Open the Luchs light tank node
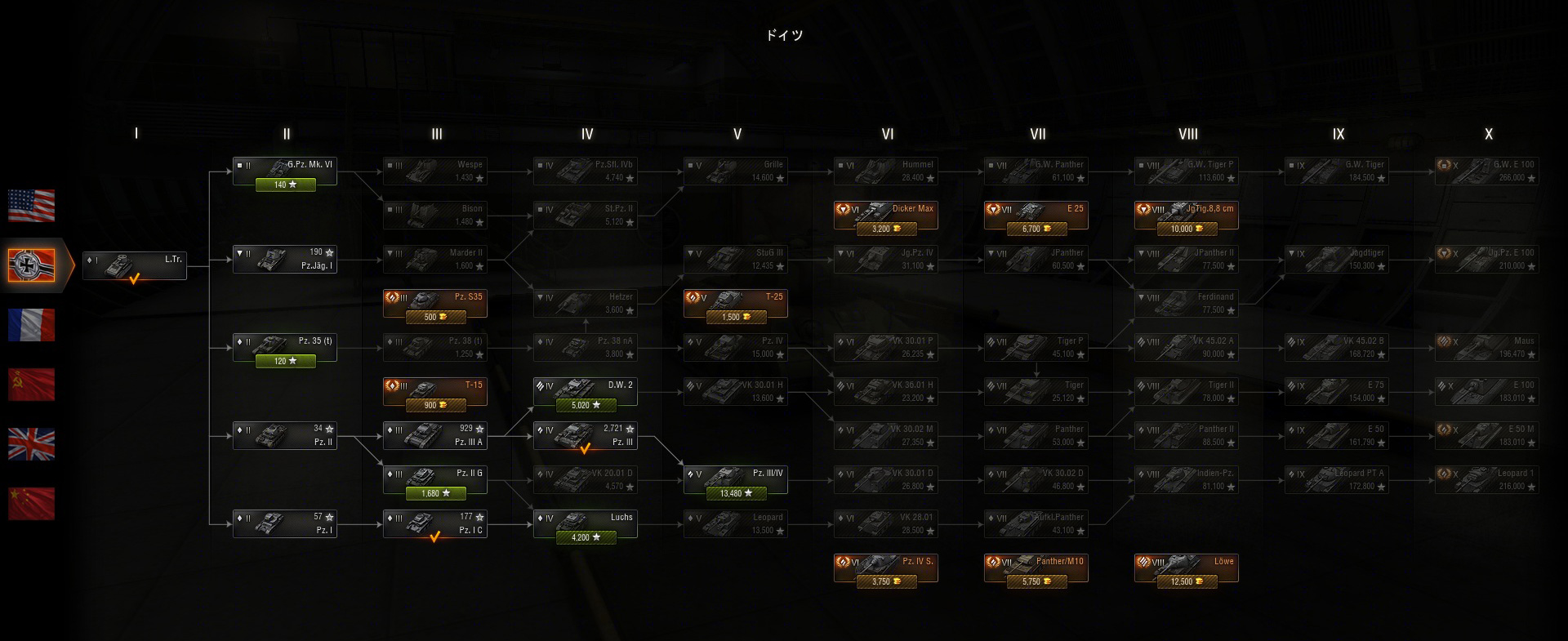The width and height of the screenshot is (1568, 641). [586, 524]
